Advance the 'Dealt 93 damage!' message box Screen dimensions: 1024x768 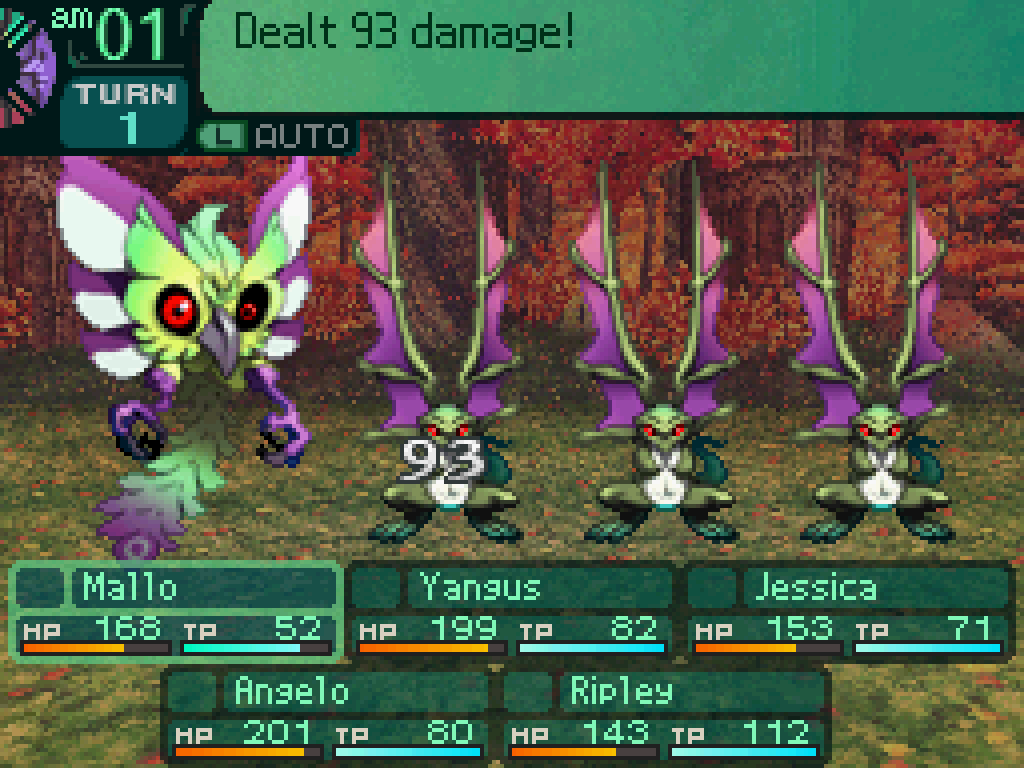pos(610,55)
